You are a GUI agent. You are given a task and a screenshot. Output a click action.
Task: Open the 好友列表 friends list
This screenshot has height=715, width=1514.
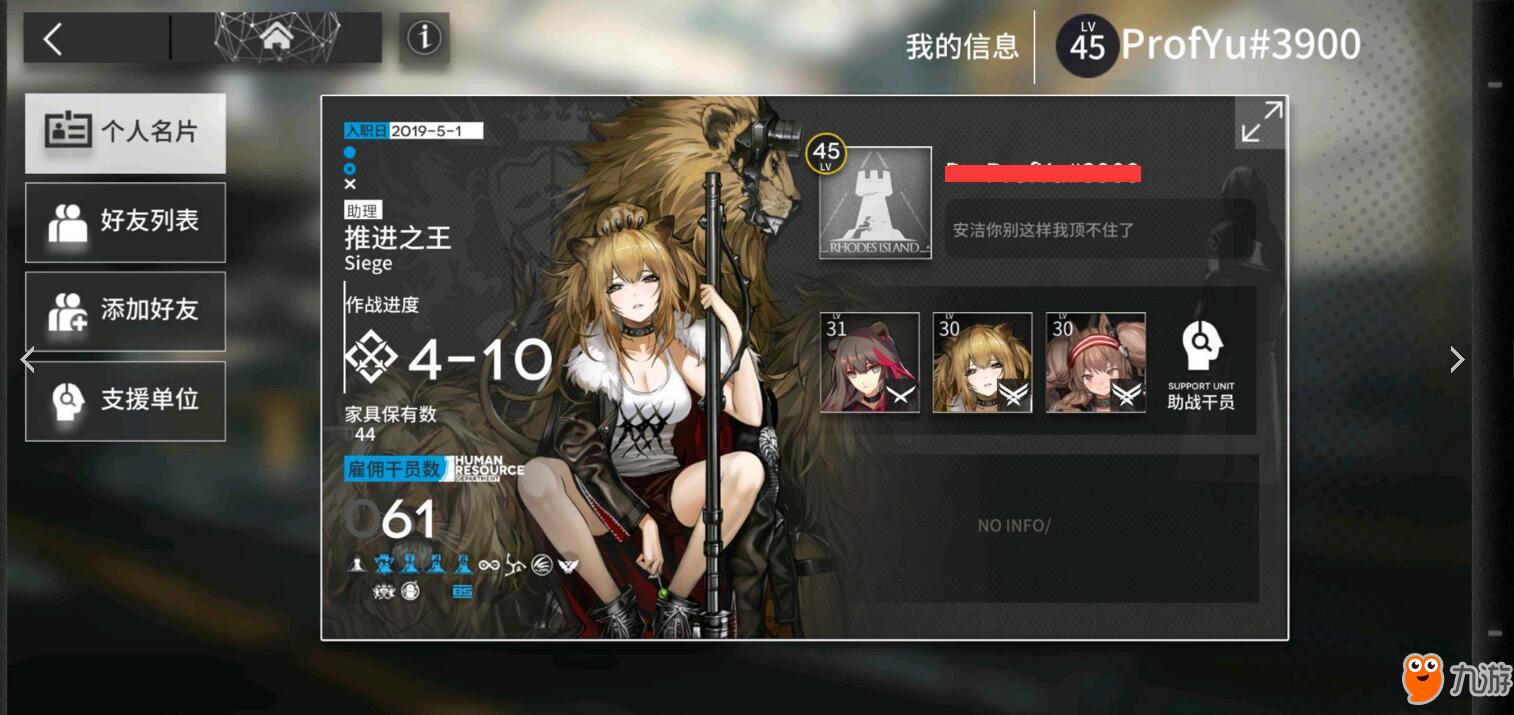click(125, 222)
